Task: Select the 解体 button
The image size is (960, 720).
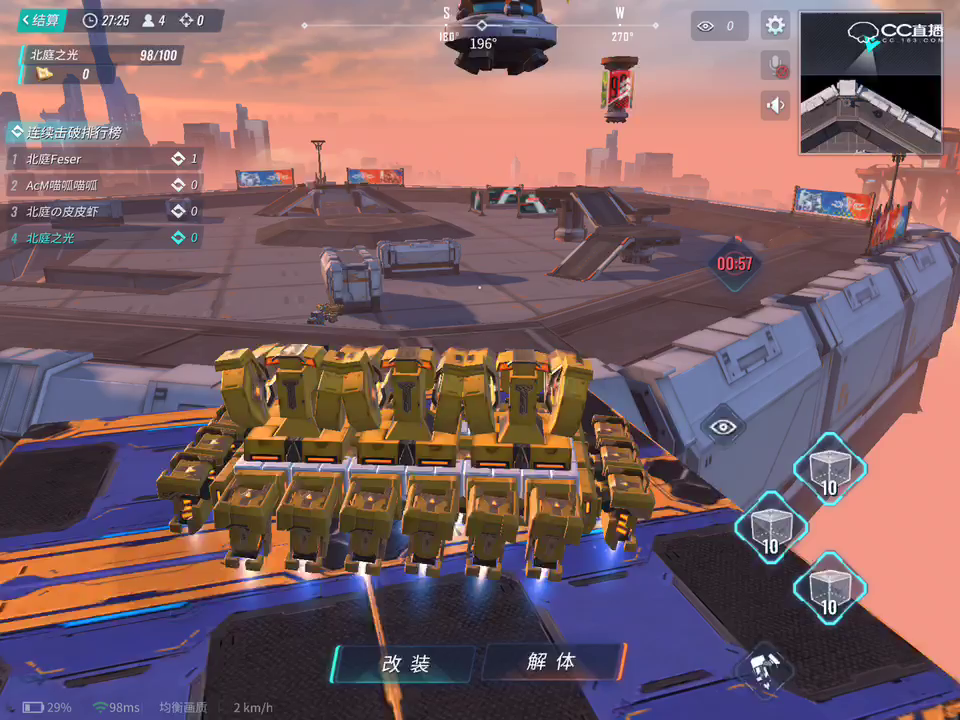Action: 552,662
